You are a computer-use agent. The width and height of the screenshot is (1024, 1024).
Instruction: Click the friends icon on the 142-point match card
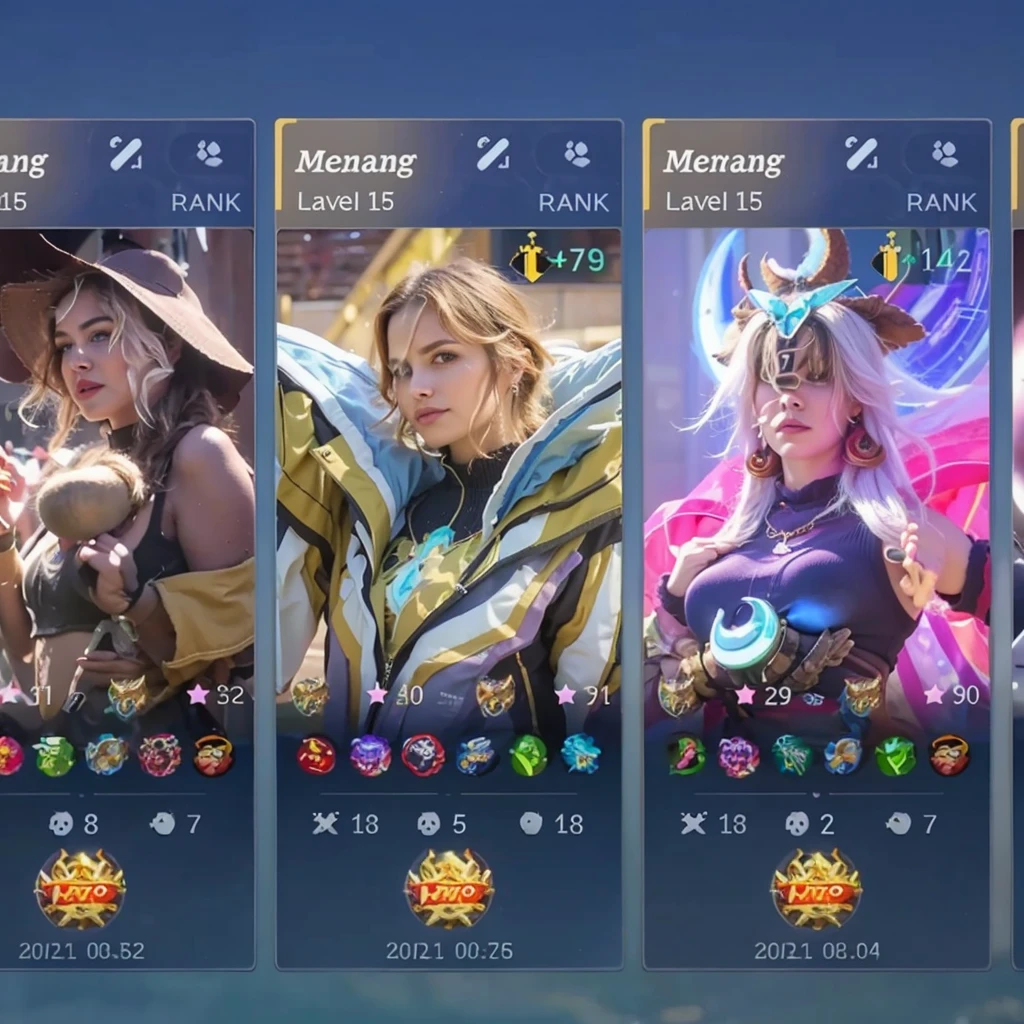pos(944,154)
